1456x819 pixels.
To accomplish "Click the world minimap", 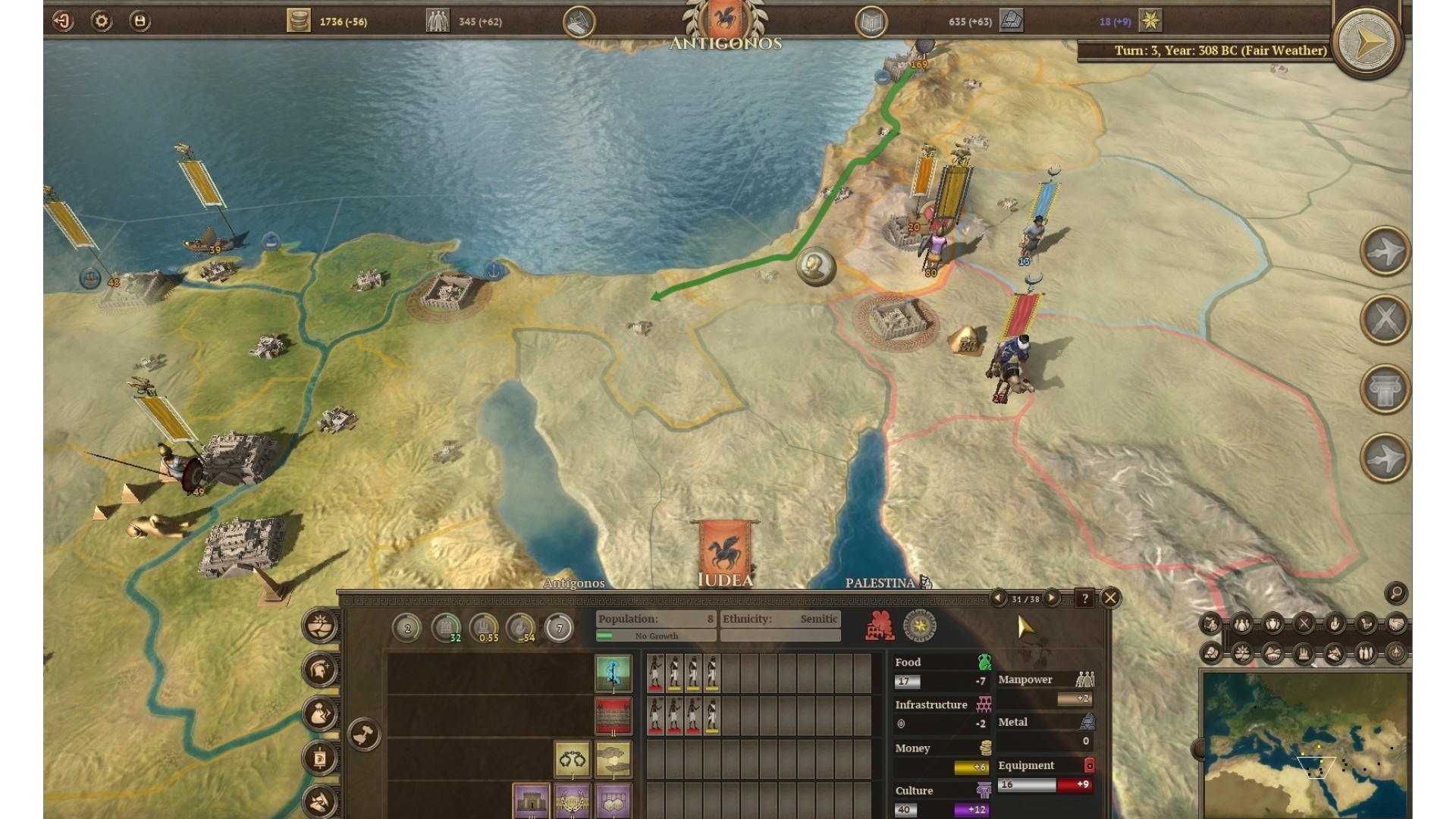I will [x=1304, y=743].
